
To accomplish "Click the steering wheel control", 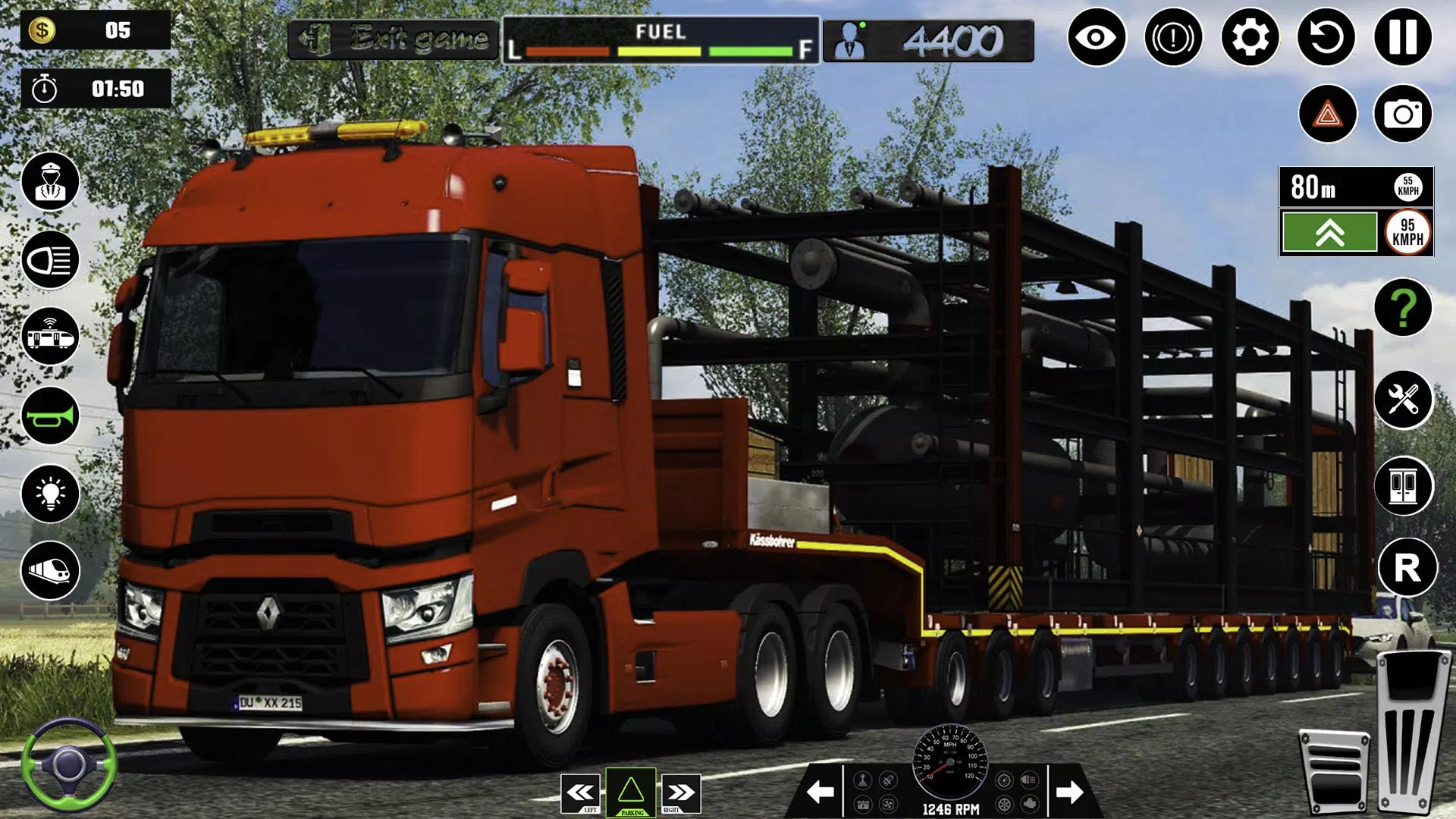I will [68, 764].
